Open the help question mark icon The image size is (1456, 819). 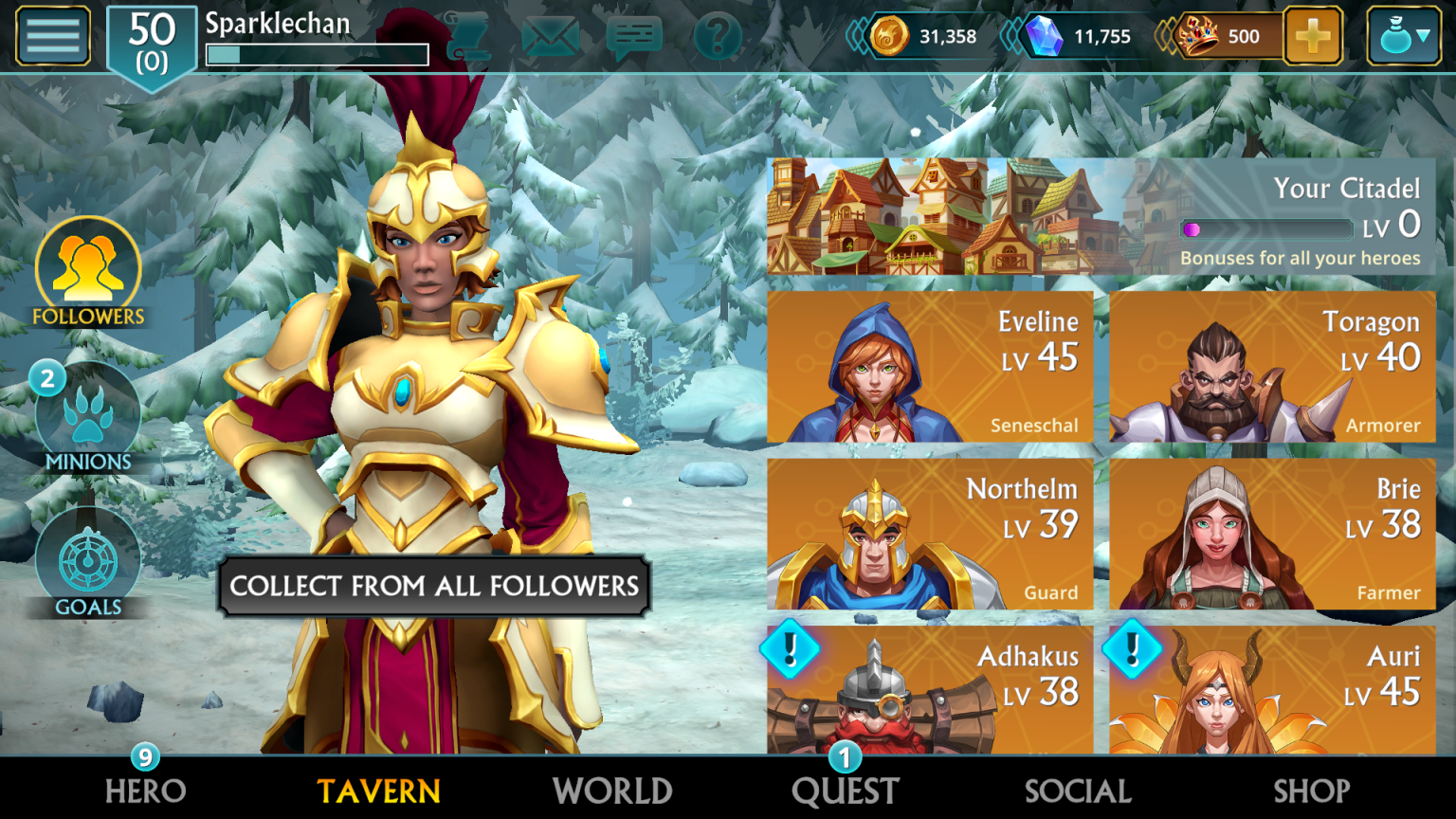pos(717,36)
